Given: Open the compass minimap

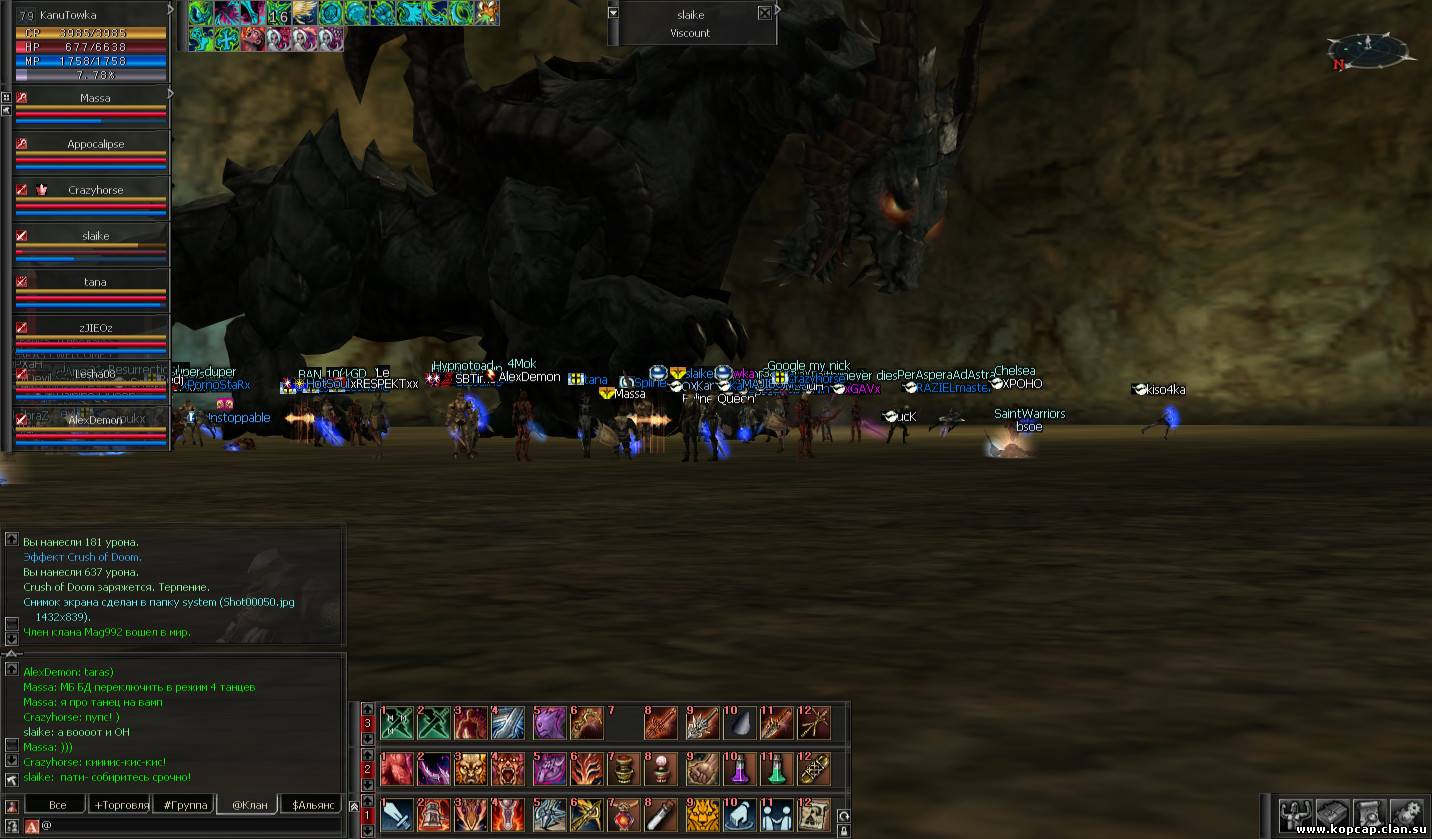Looking at the screenshot, I should [x=1368, y=50].
